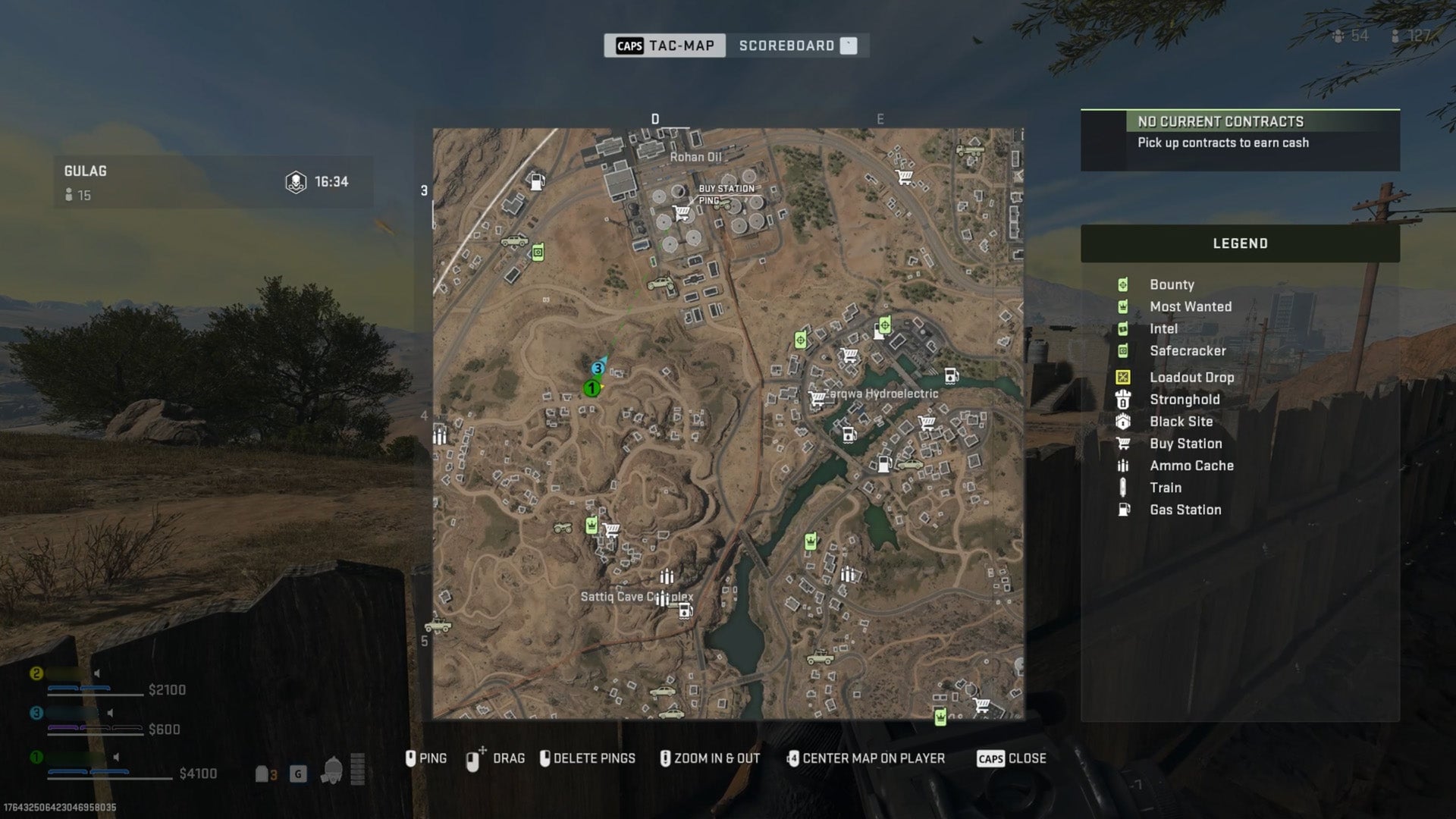This screenshot has width=1456, height=819.
Task: Click the Center Map on Player control
Action: coord(867,758)
